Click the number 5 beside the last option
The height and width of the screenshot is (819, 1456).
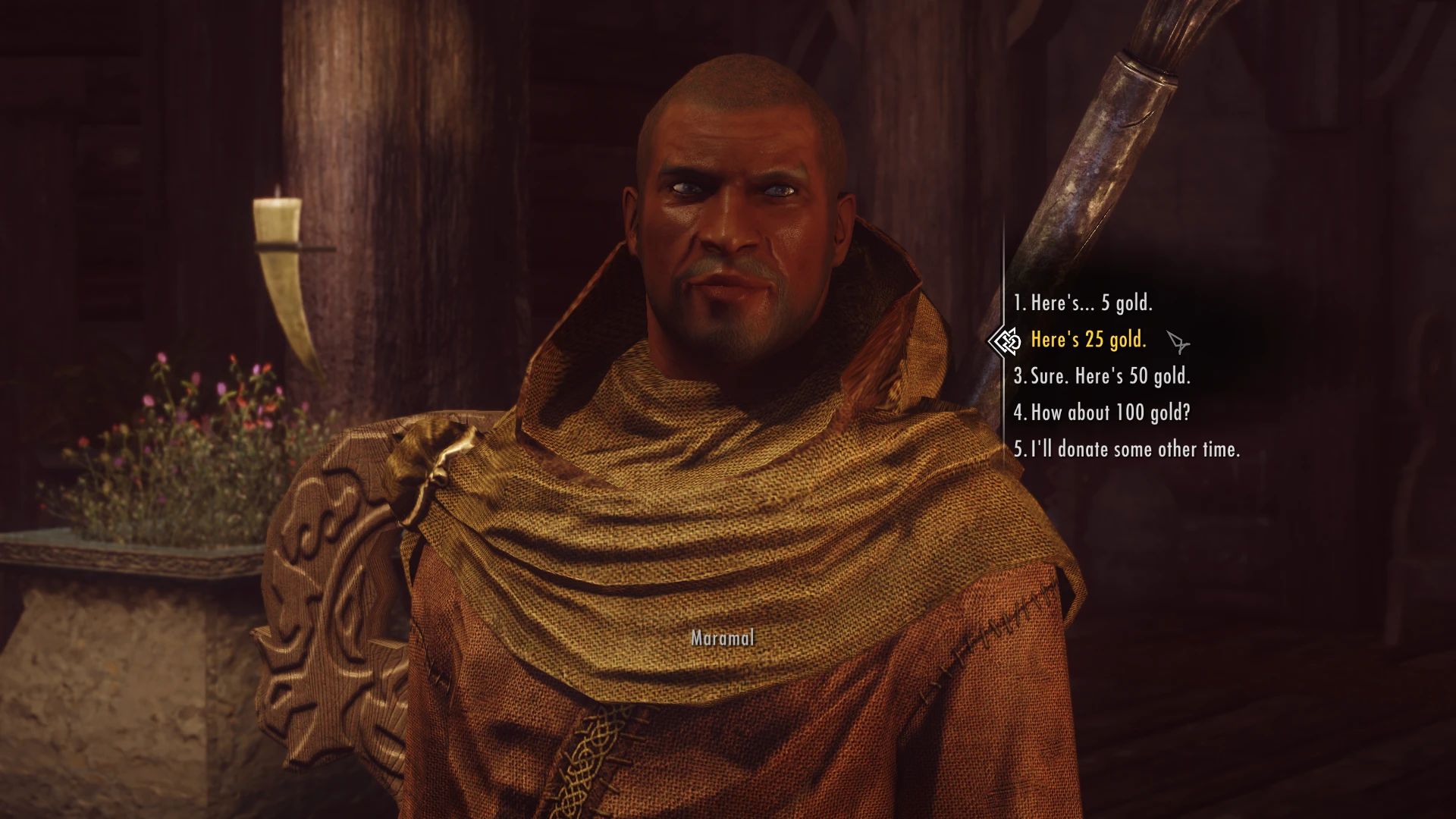pyautogui.click(x=1018, y=450)
